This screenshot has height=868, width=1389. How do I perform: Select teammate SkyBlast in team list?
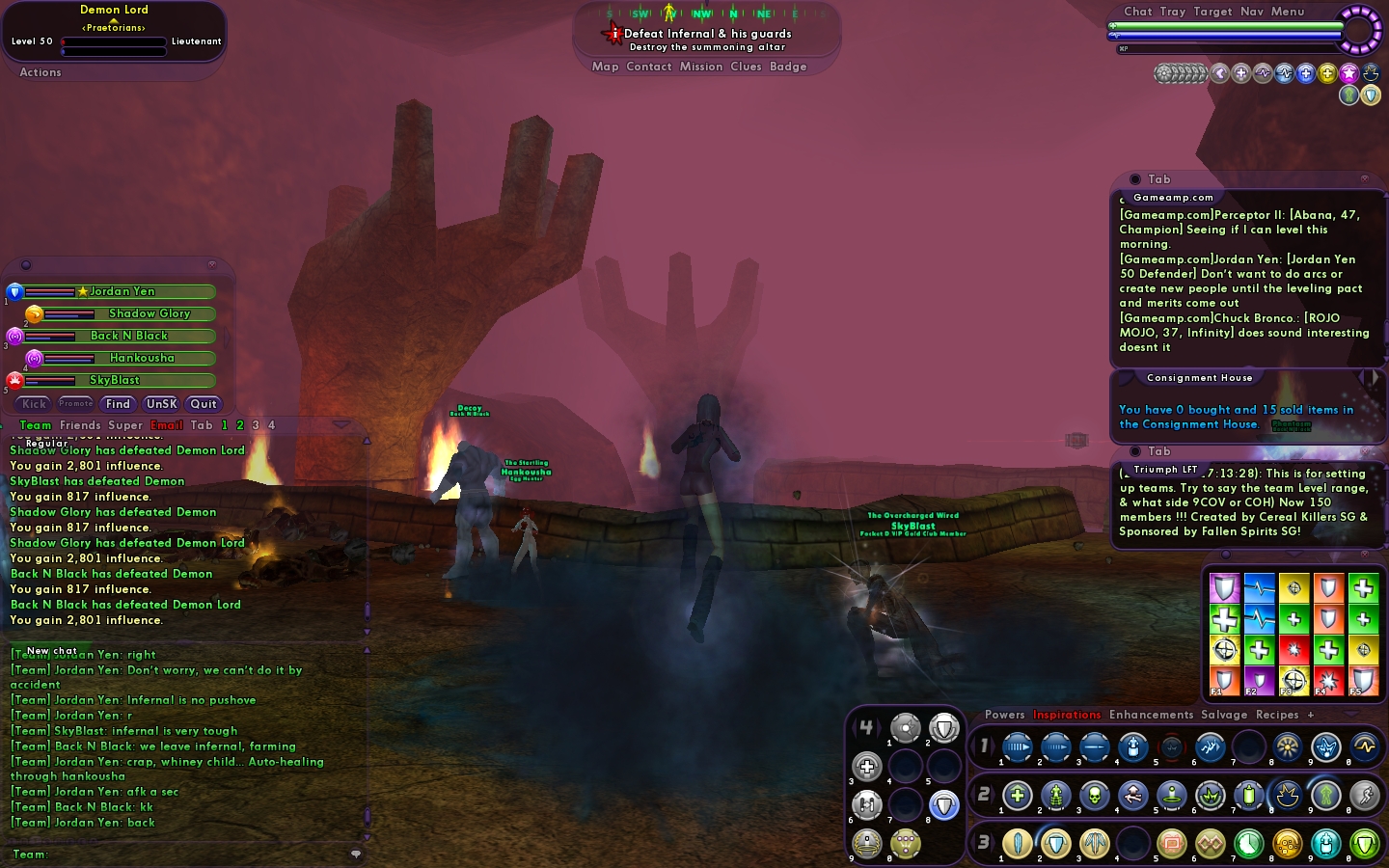115,380
